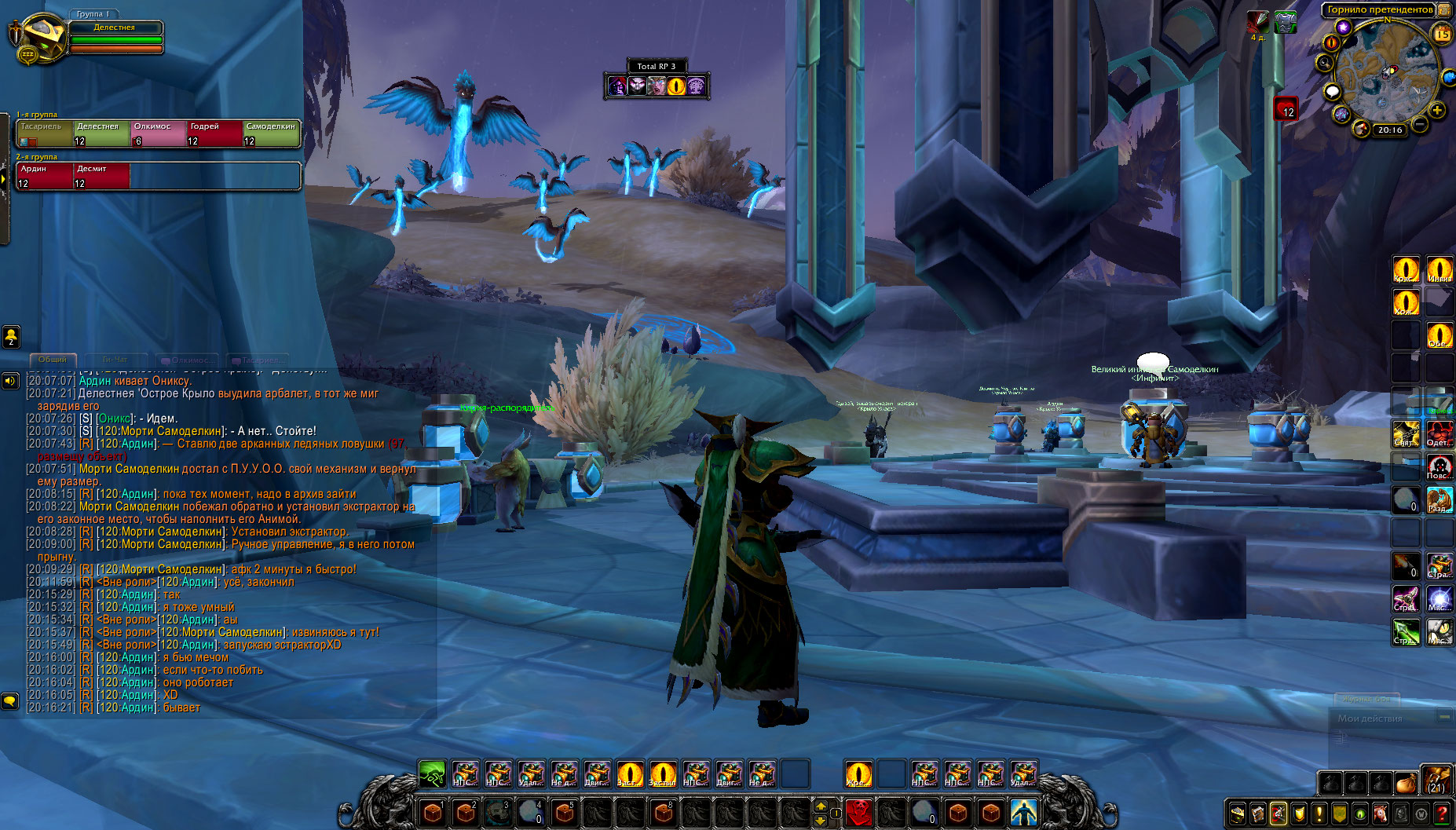
Task: Activate the green running beast ability
Action: (x=432, y=773)
